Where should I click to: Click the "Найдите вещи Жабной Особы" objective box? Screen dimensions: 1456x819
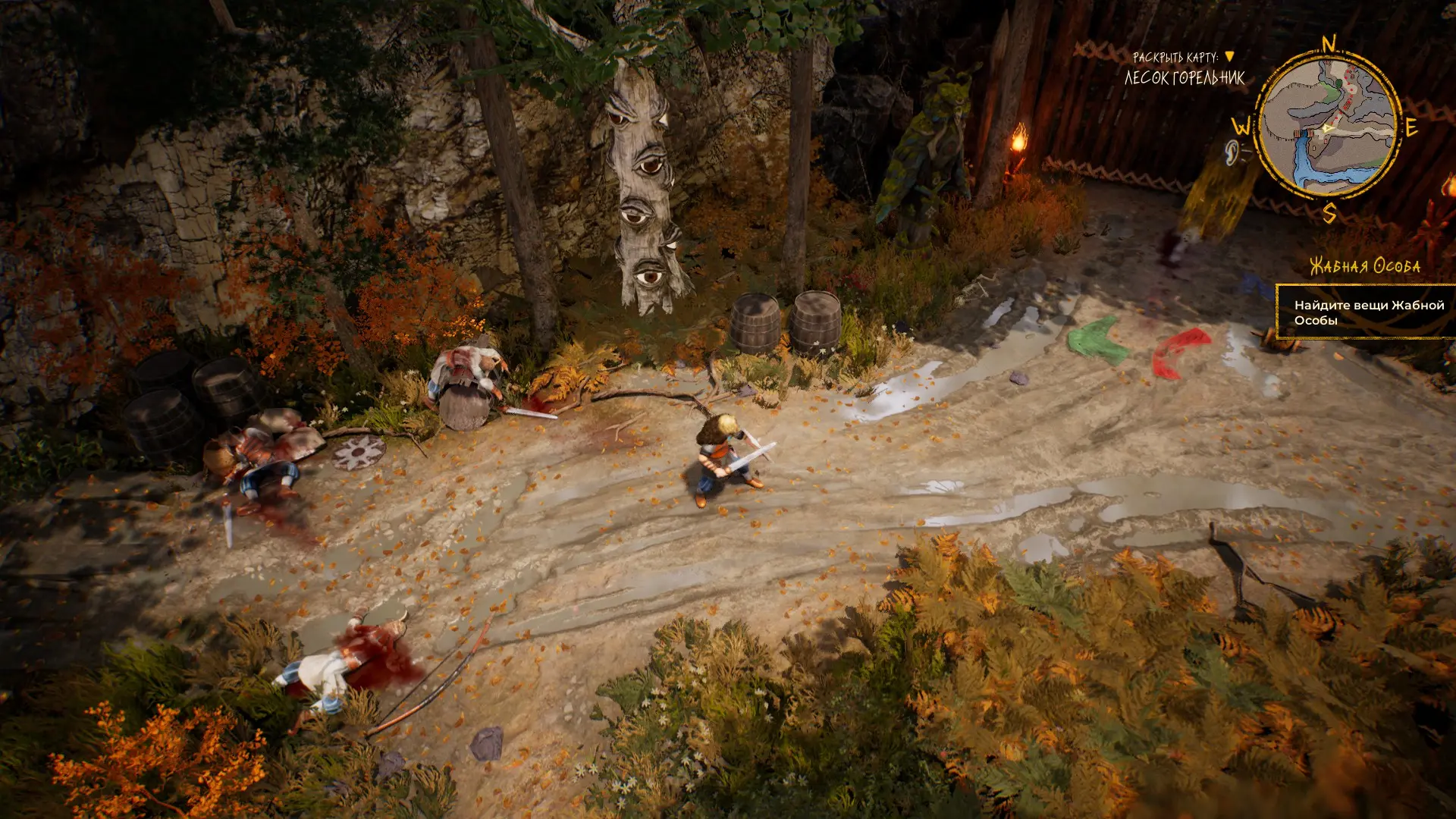1367,312
